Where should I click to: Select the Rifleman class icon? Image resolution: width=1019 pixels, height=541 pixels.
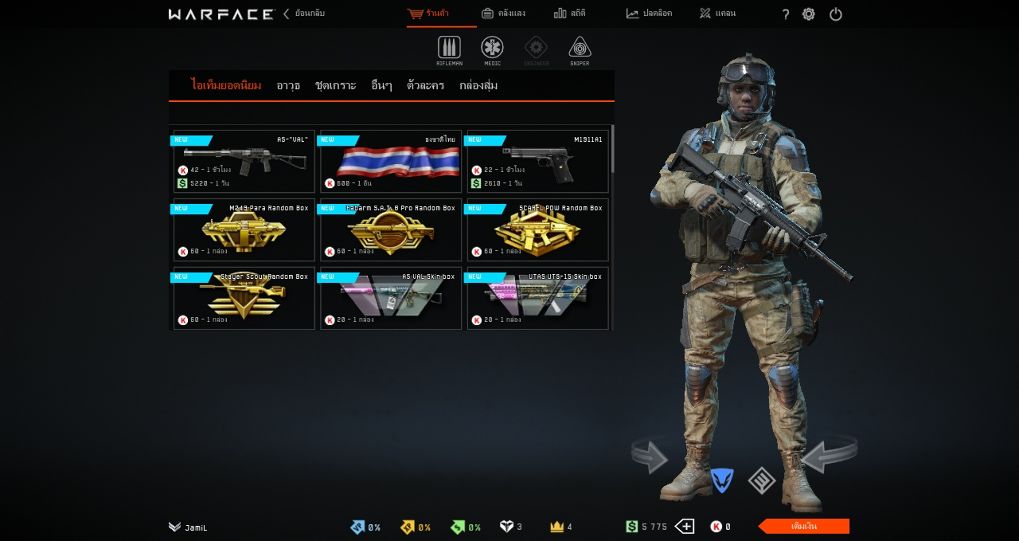pyautogui.click(x=449, y=50)
